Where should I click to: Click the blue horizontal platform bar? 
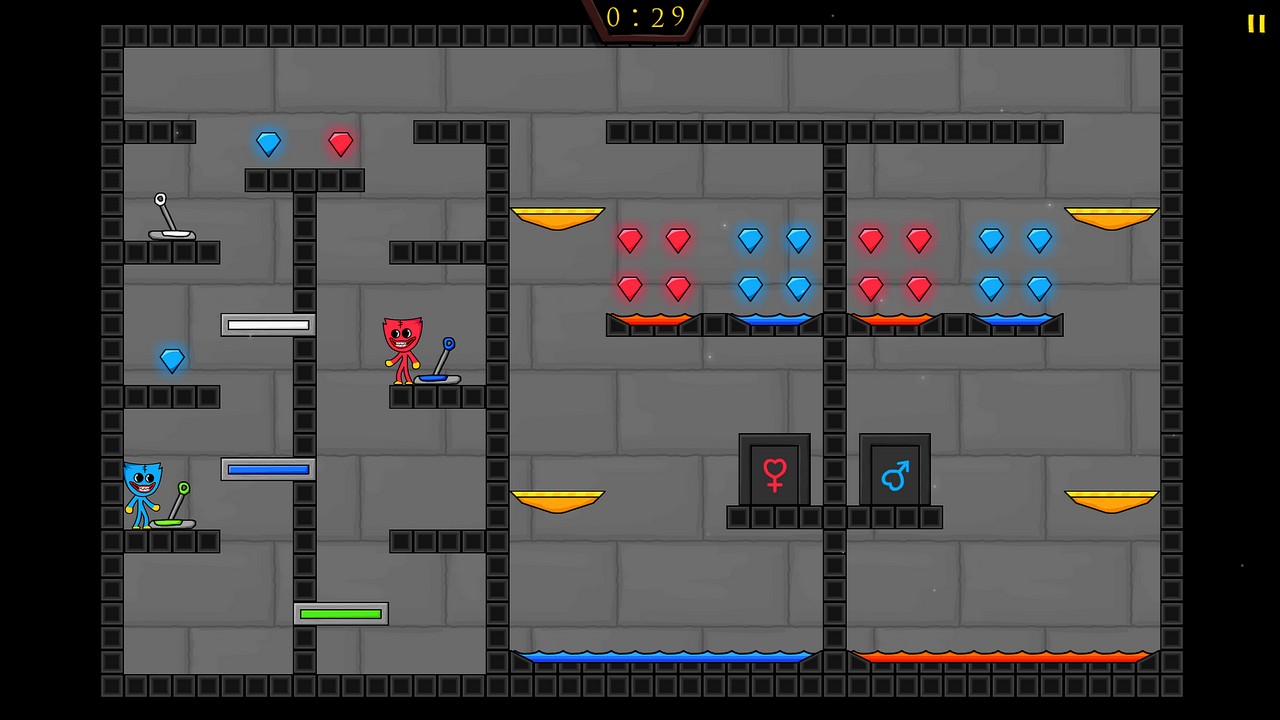pyautogui.click(x=267, y=469)
